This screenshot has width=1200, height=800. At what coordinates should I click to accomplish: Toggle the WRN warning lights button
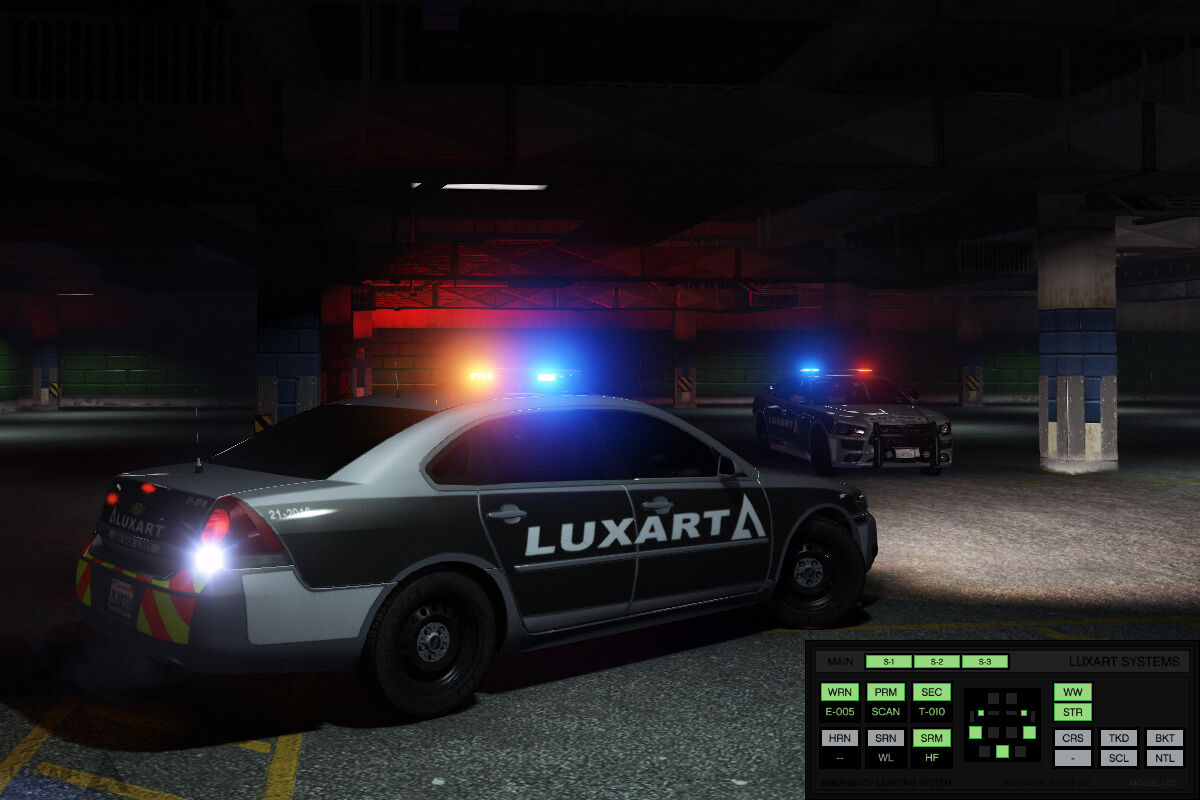pyautogui.click(x=840, y=692)
